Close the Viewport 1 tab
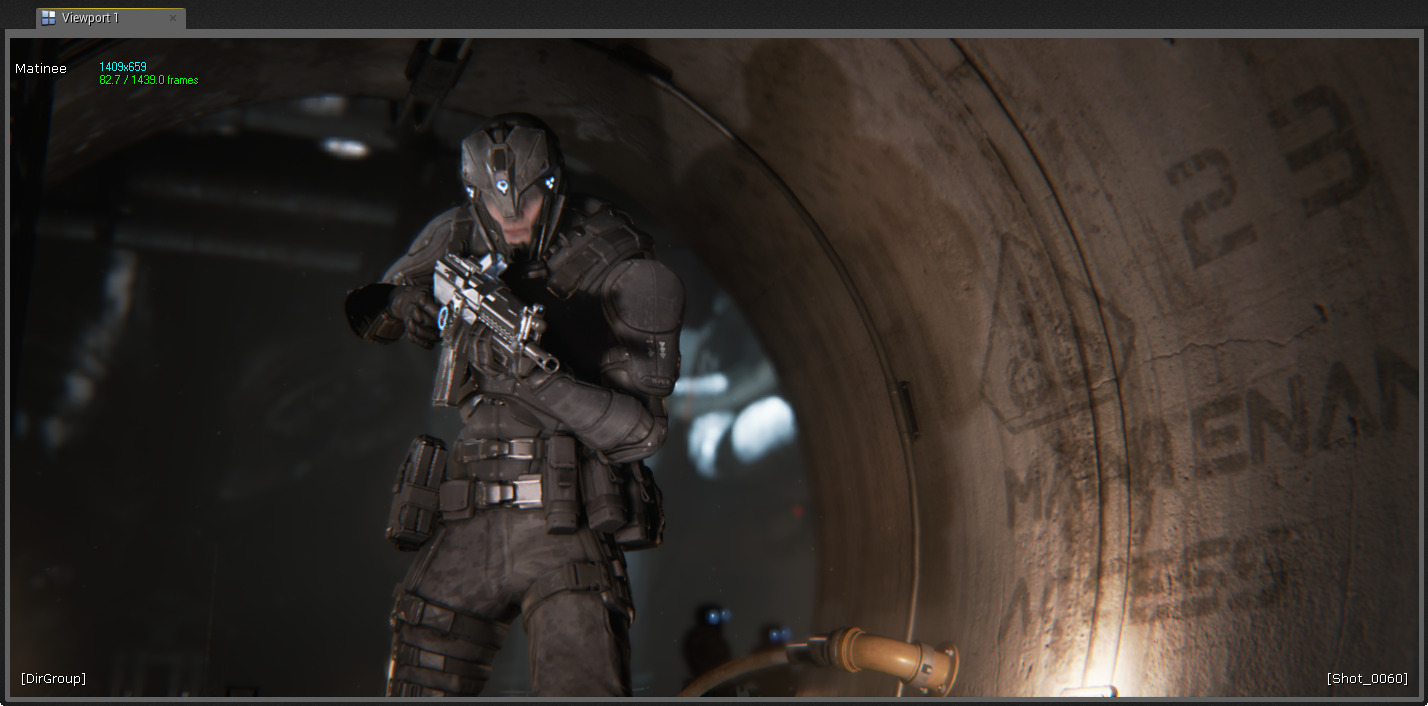The image size is (1428, 706). tap(173, 18)
